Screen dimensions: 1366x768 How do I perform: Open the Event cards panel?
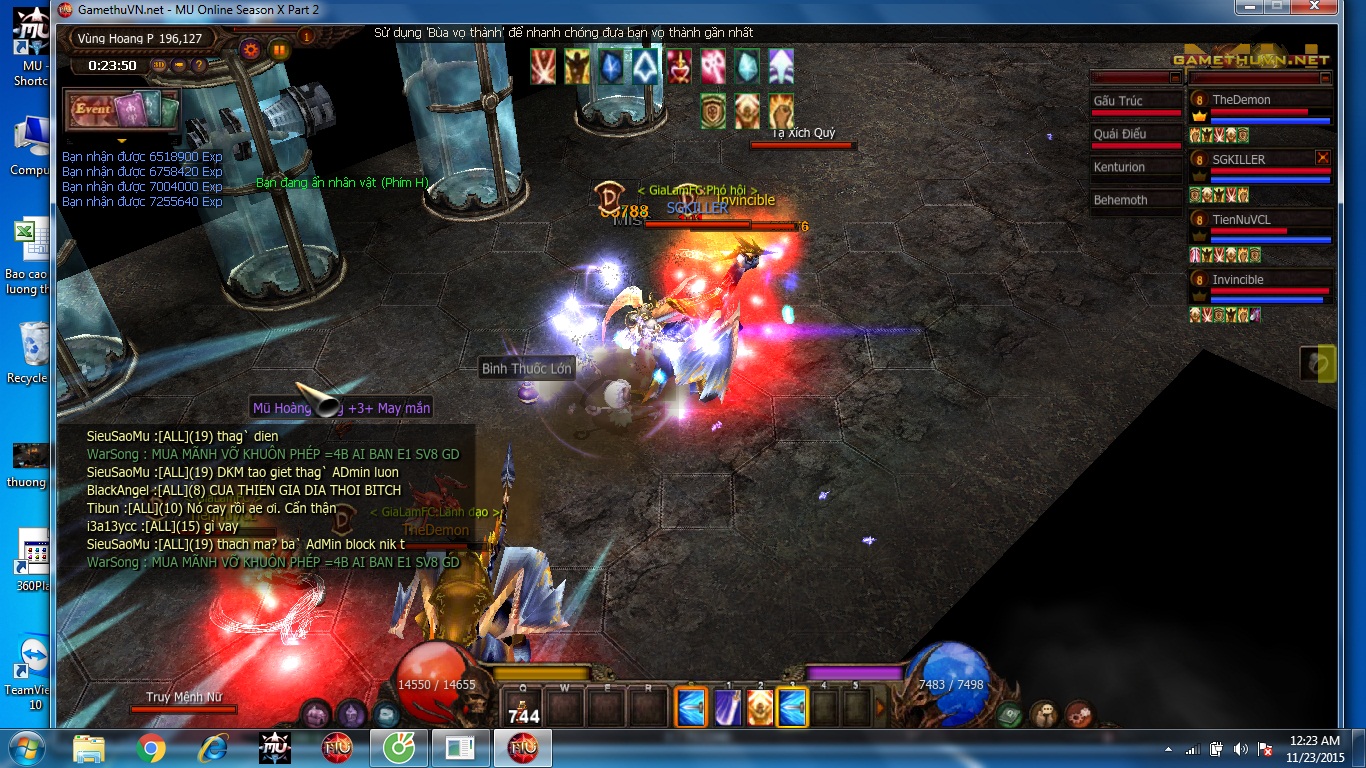[122, 110]
